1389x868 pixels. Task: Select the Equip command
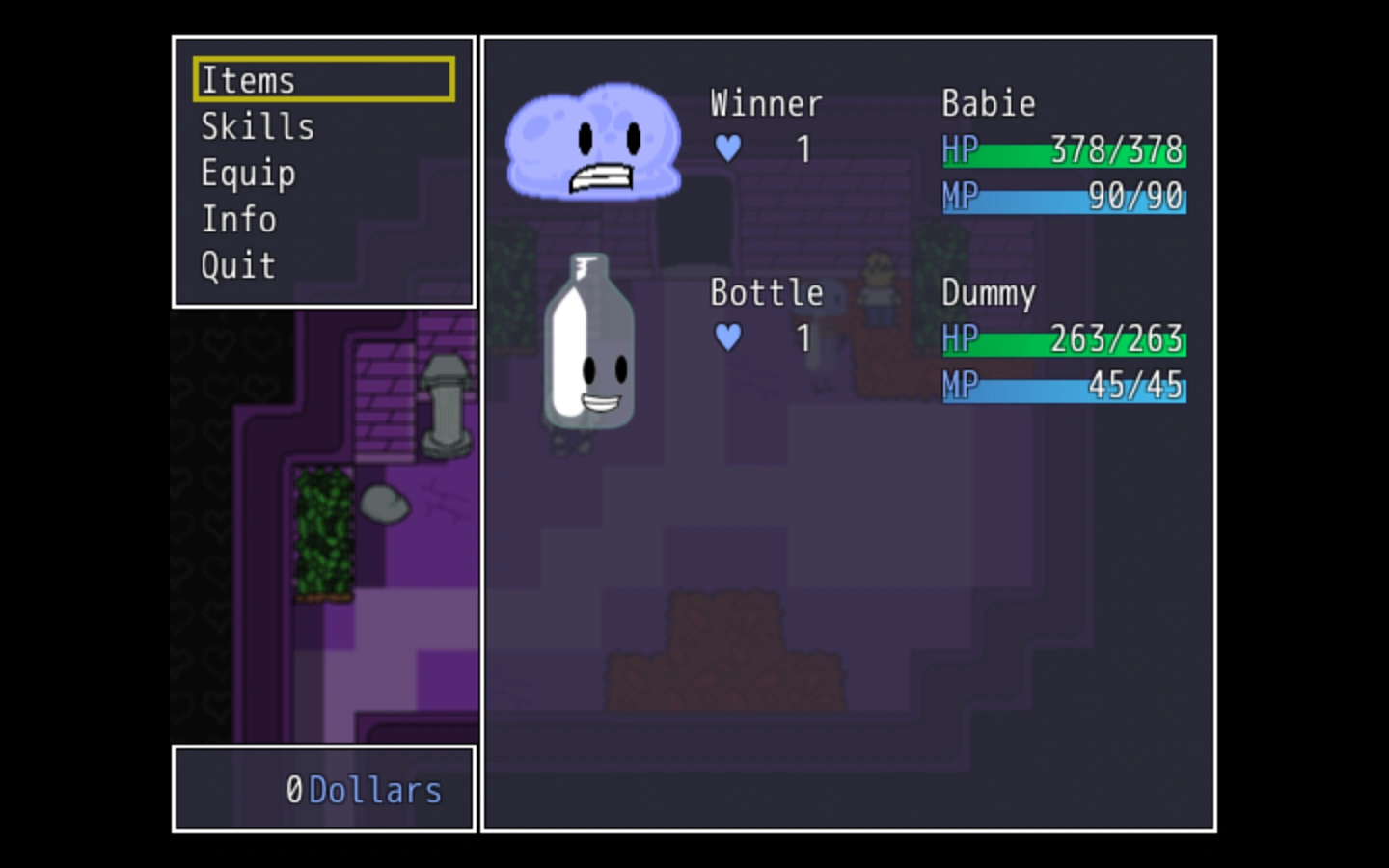tap(248, 174)
